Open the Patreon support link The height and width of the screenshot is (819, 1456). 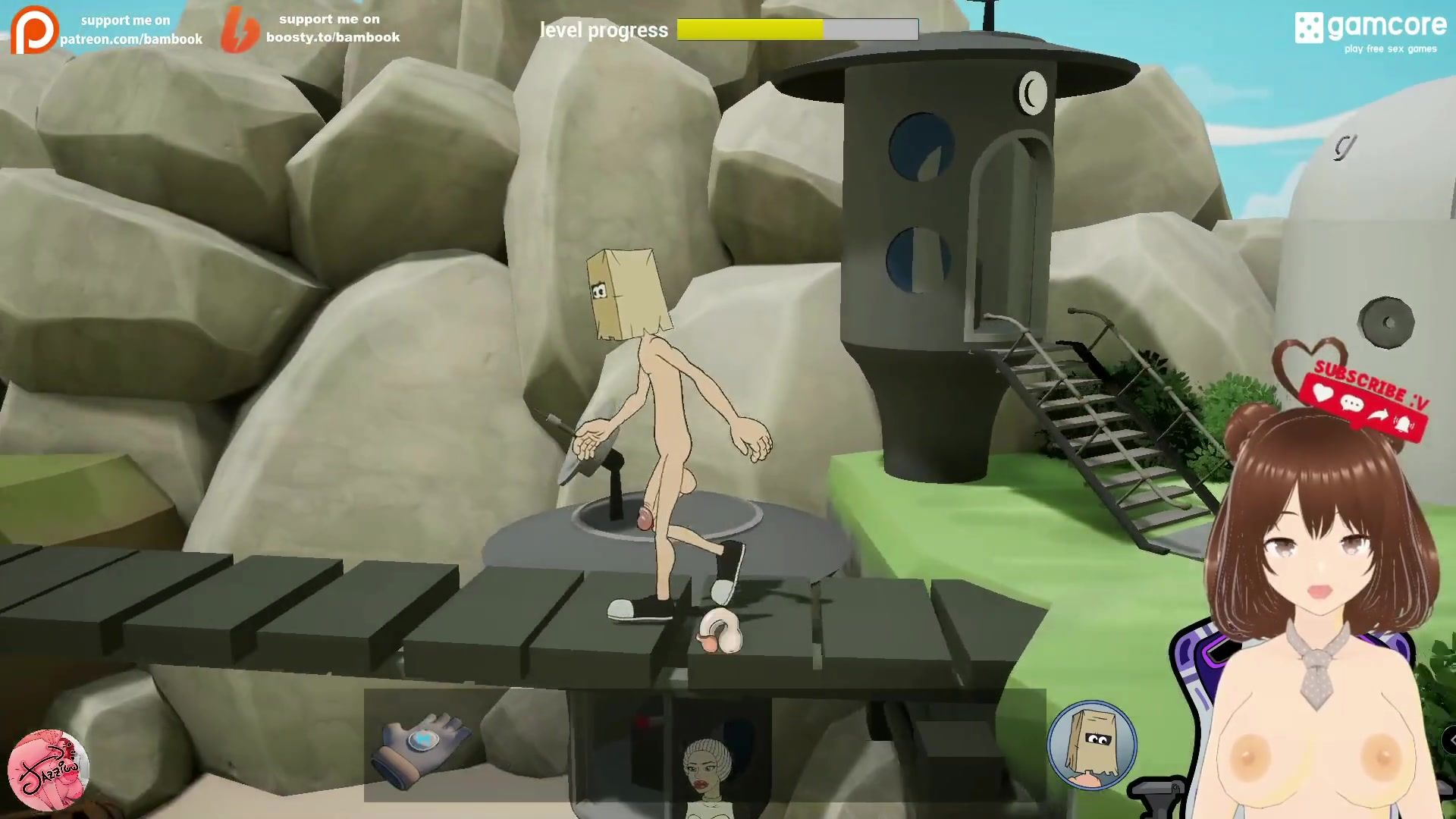point(108,30)
